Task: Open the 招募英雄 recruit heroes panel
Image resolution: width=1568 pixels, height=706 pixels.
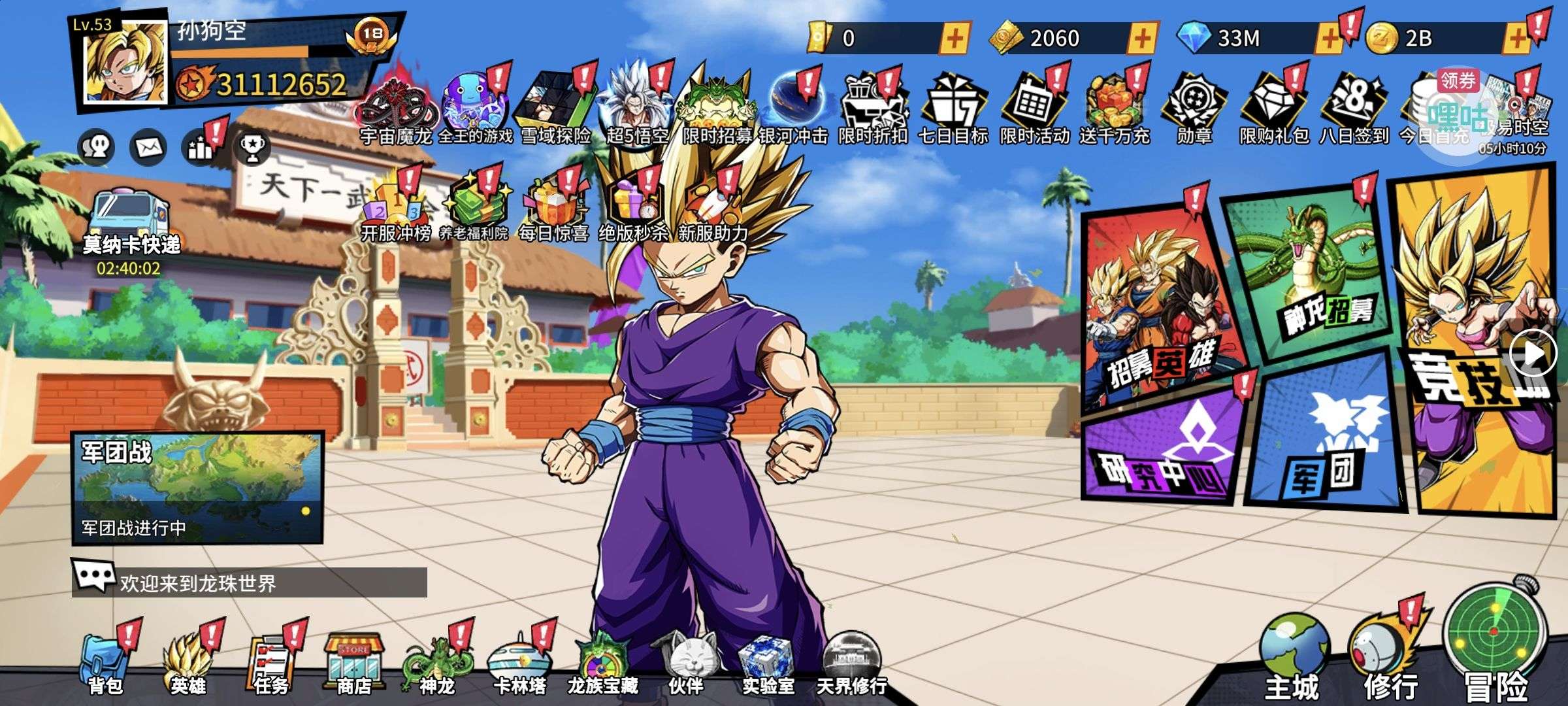Action: point(1160,307)
